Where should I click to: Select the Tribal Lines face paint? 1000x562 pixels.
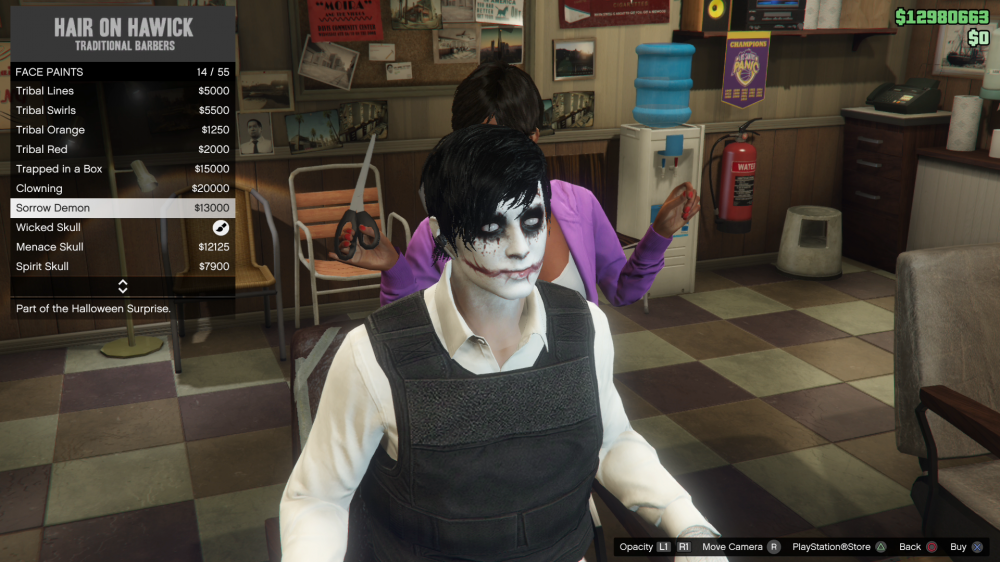pyautogui.click(x=122, y=91)
